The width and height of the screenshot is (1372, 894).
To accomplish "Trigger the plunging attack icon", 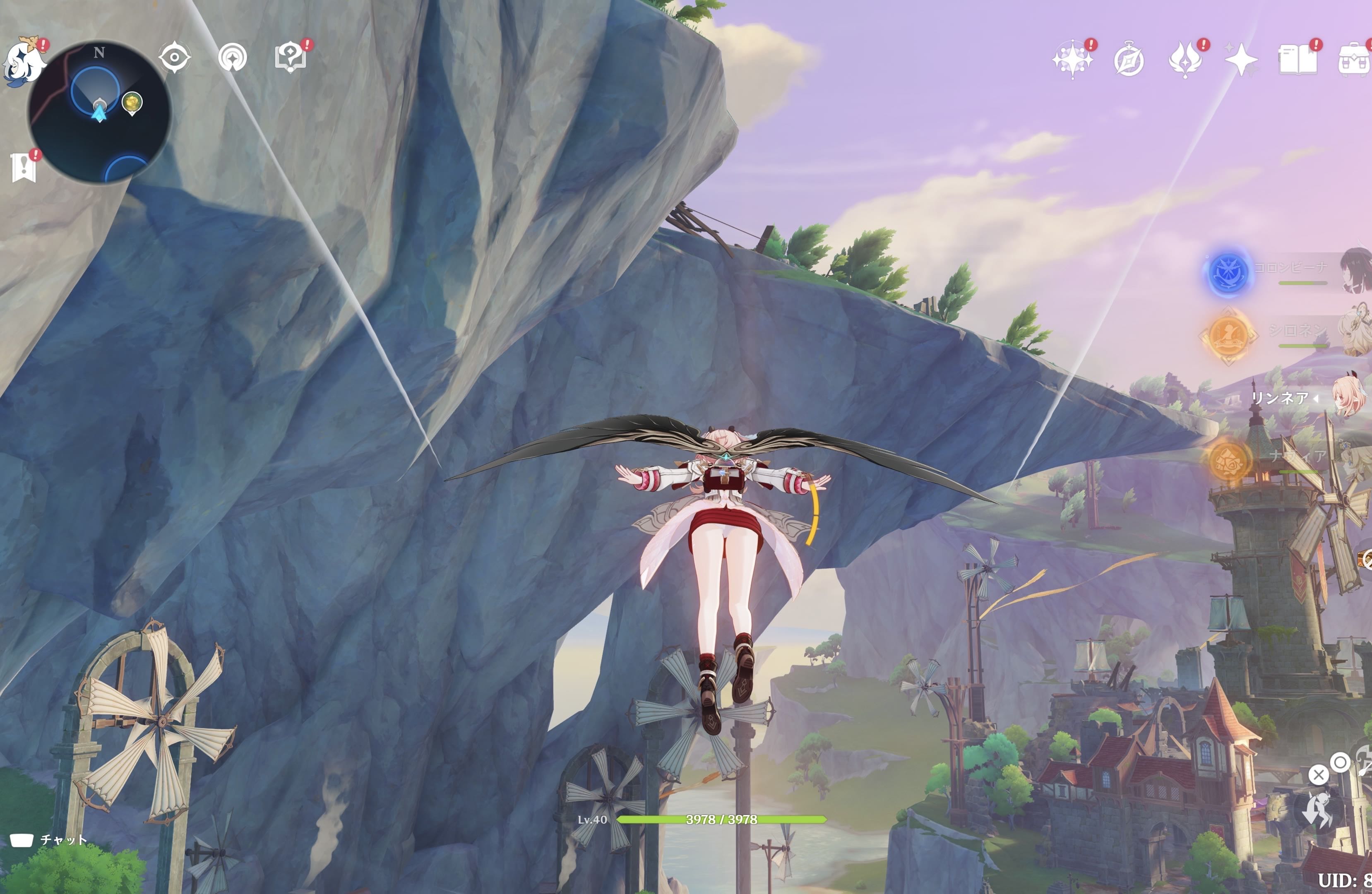I will [1318, 809].
